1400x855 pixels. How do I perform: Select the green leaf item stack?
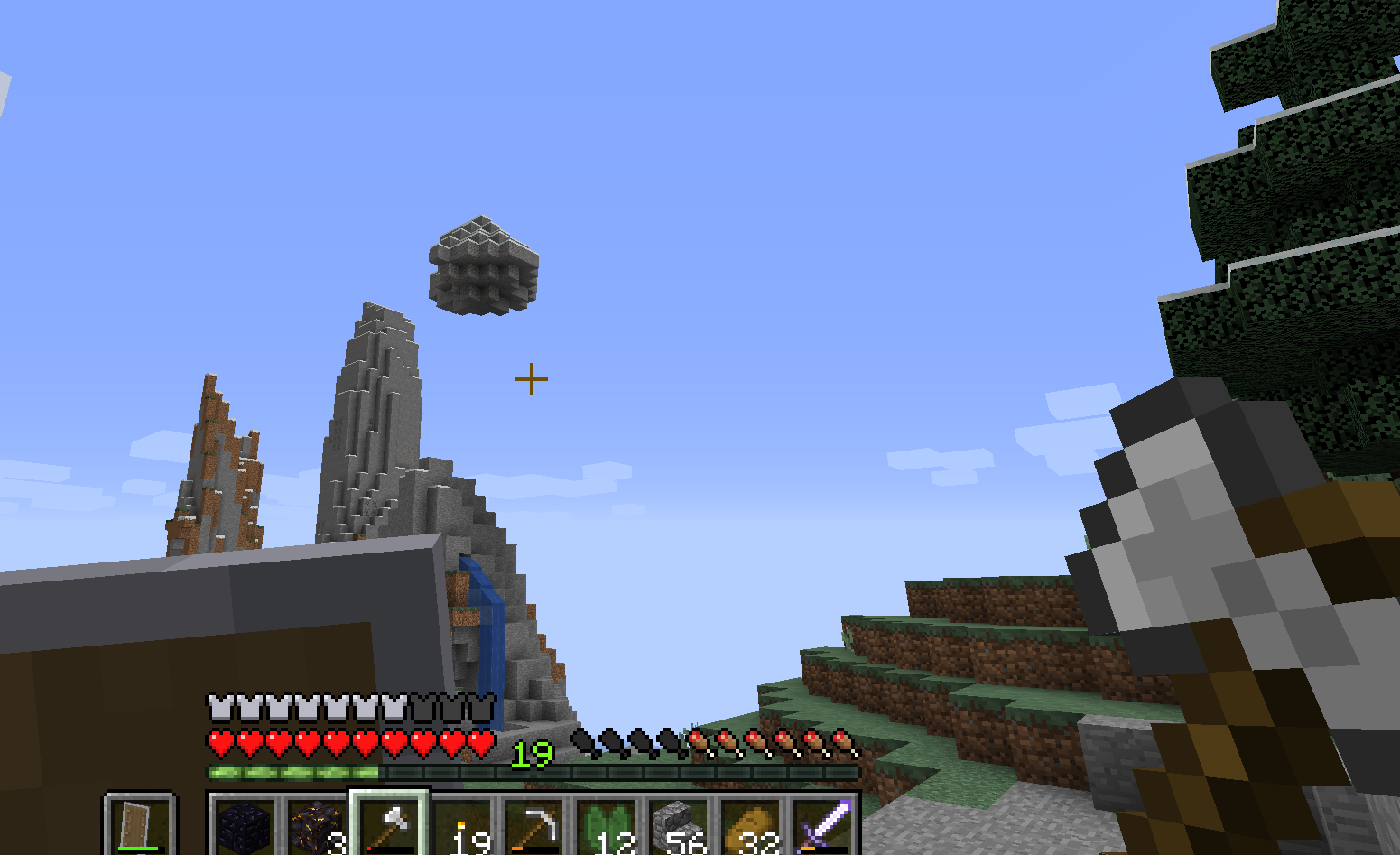[607, 826]
